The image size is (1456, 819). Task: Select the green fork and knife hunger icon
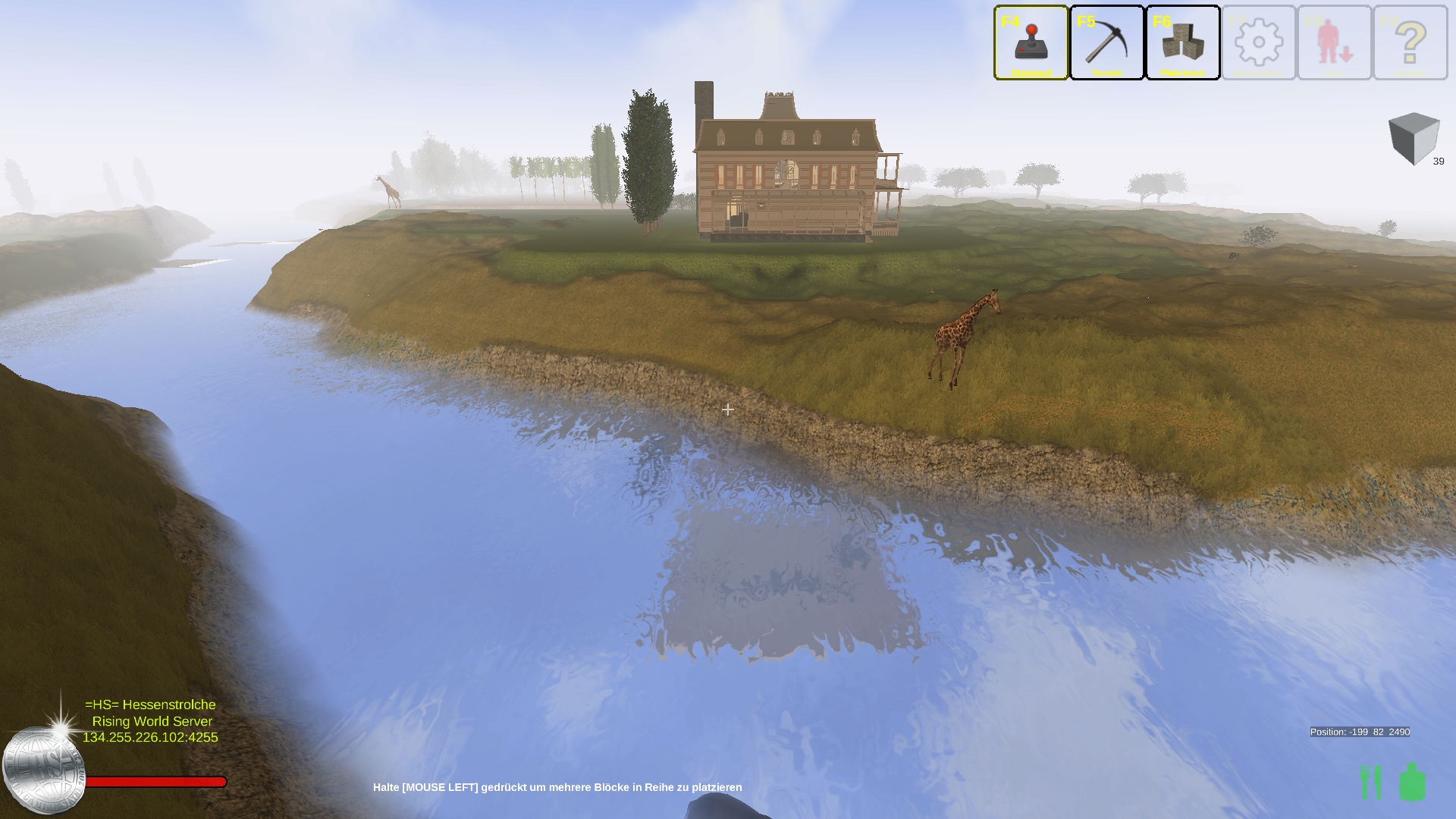(x=1370, y=782)
